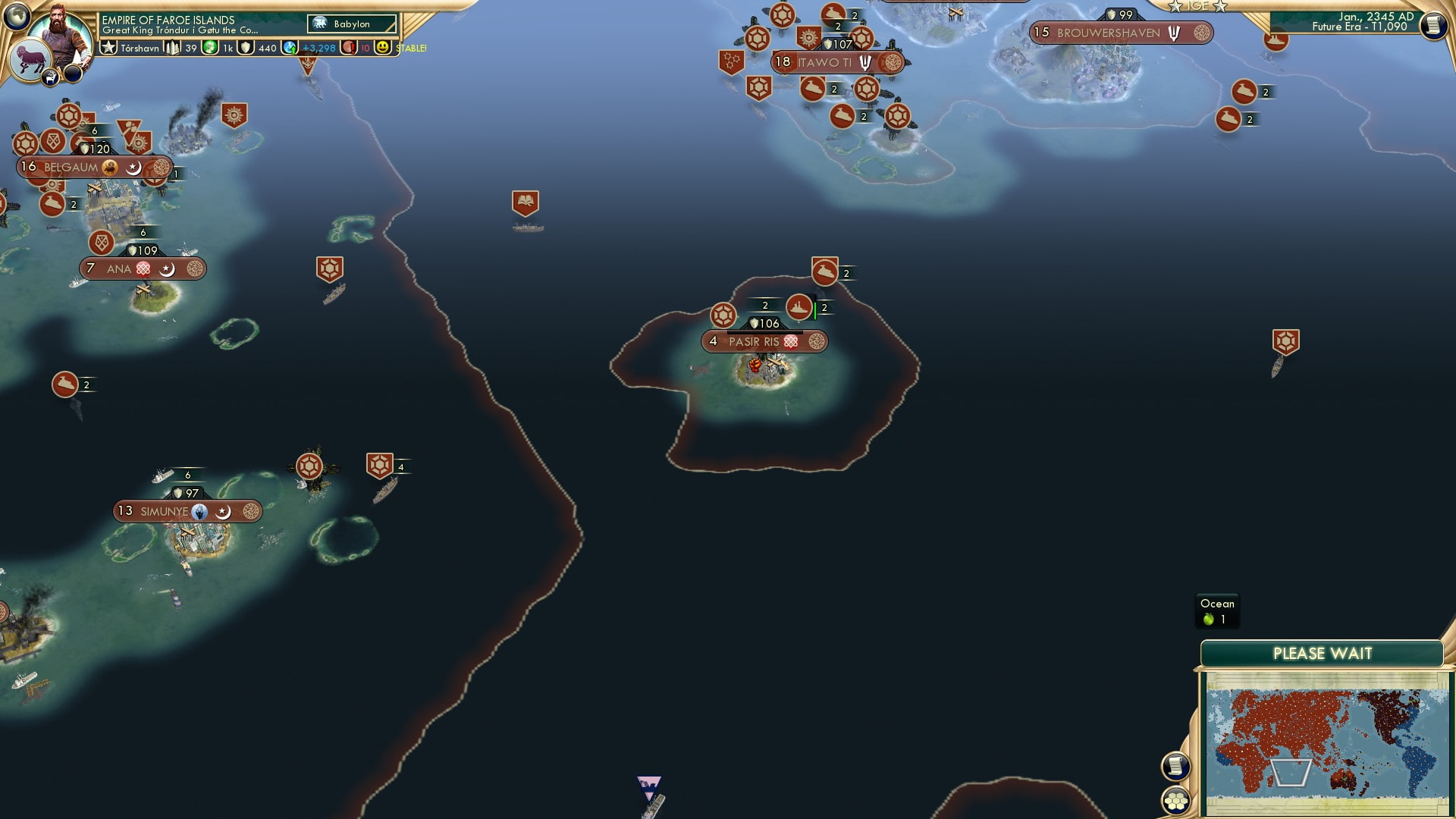1456x819 pixels.
Task: Click the star toggle beside the IGE label
Action: tap(1176, 6)
